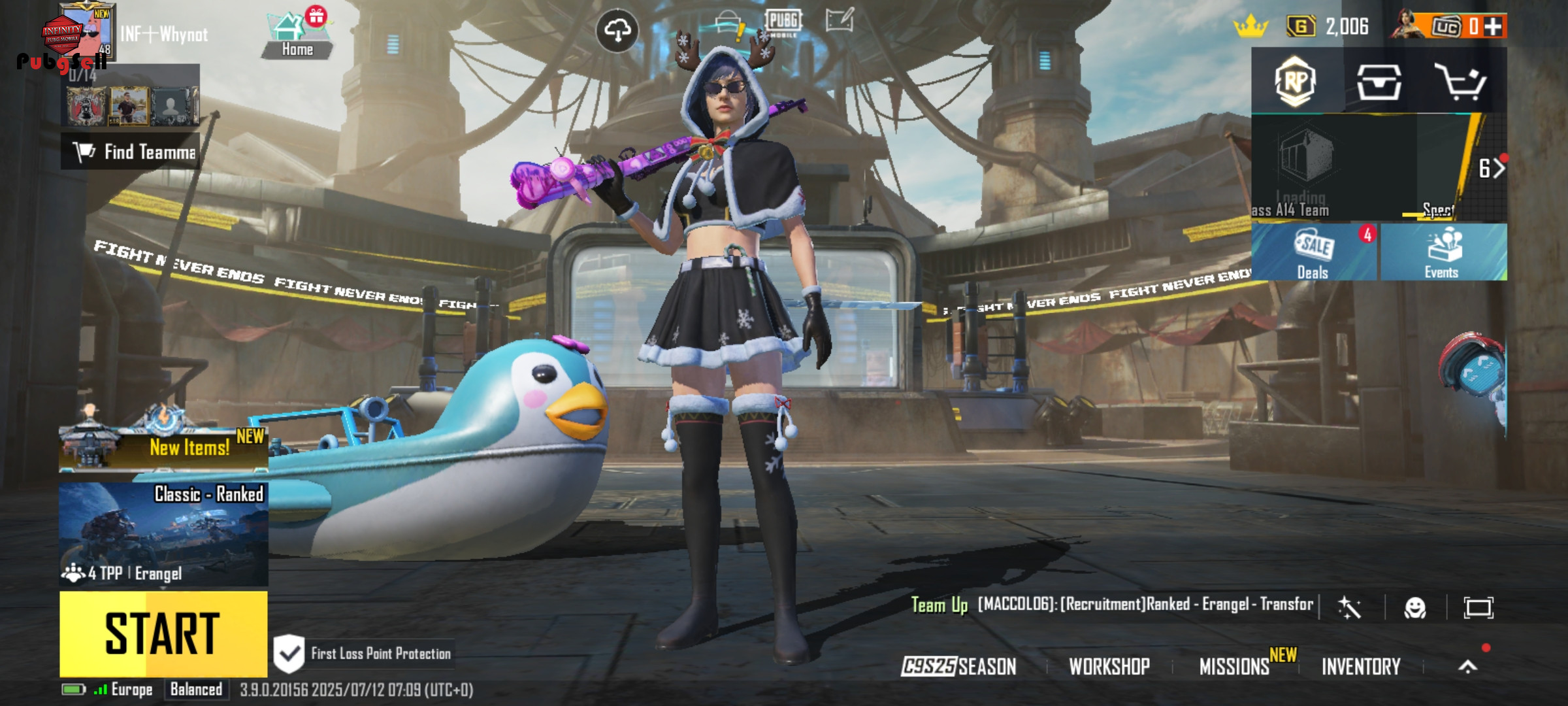Expand the bottom menu arrow
Screen dimensions: 1568x706
click(1468, 666)
